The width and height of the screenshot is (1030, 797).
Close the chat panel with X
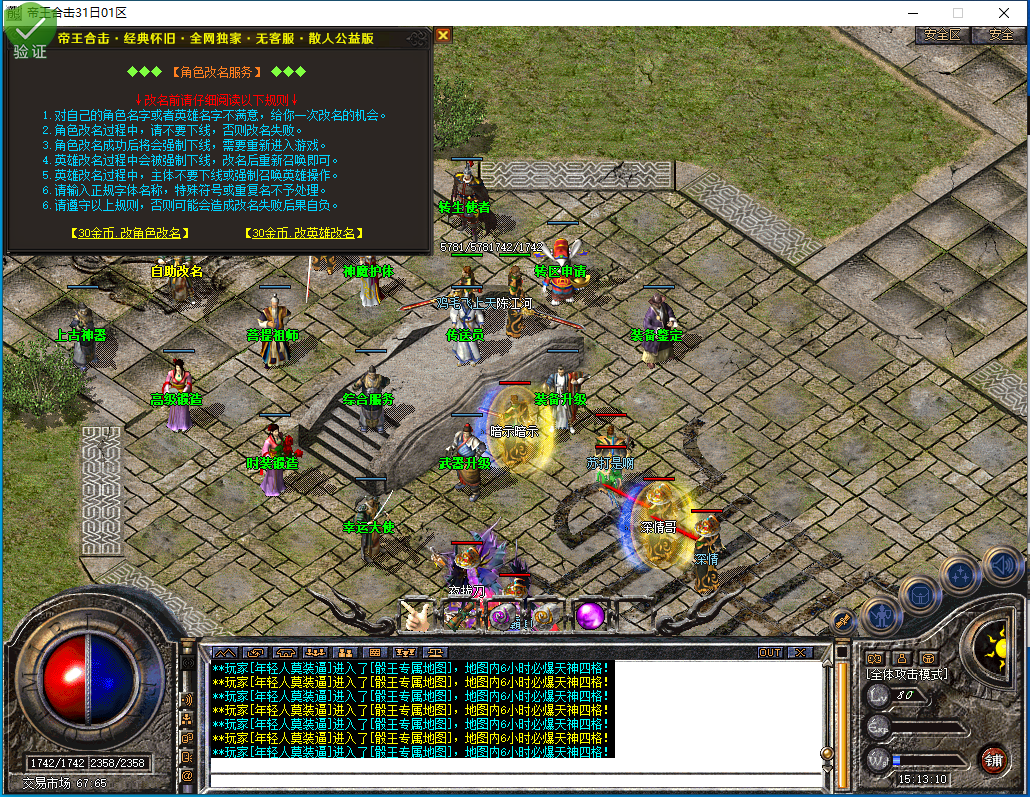pyautogui.click(x=800, y=653)
